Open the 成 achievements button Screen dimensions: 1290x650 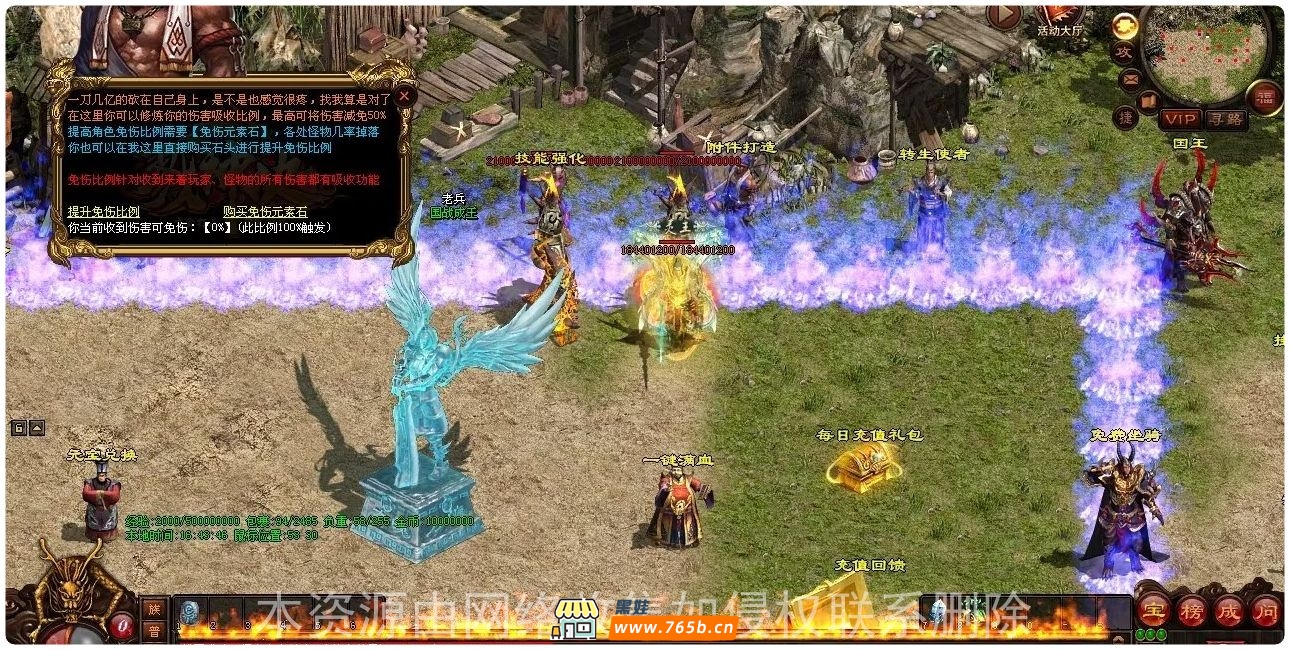(1228, 610)
